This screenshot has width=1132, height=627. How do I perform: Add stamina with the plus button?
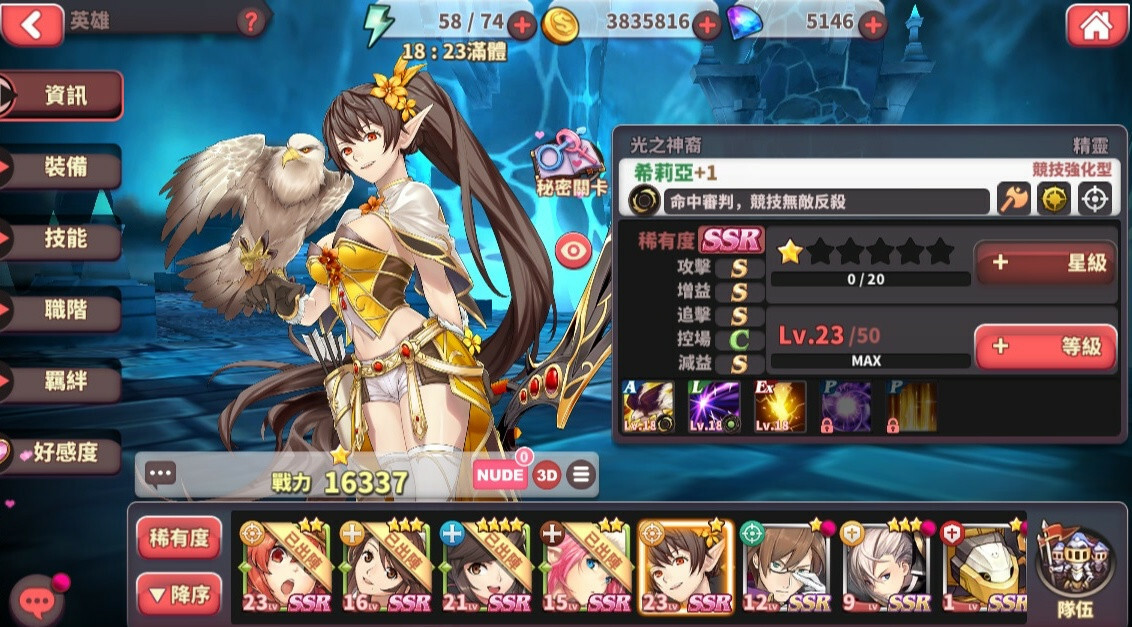click(521, 26)
